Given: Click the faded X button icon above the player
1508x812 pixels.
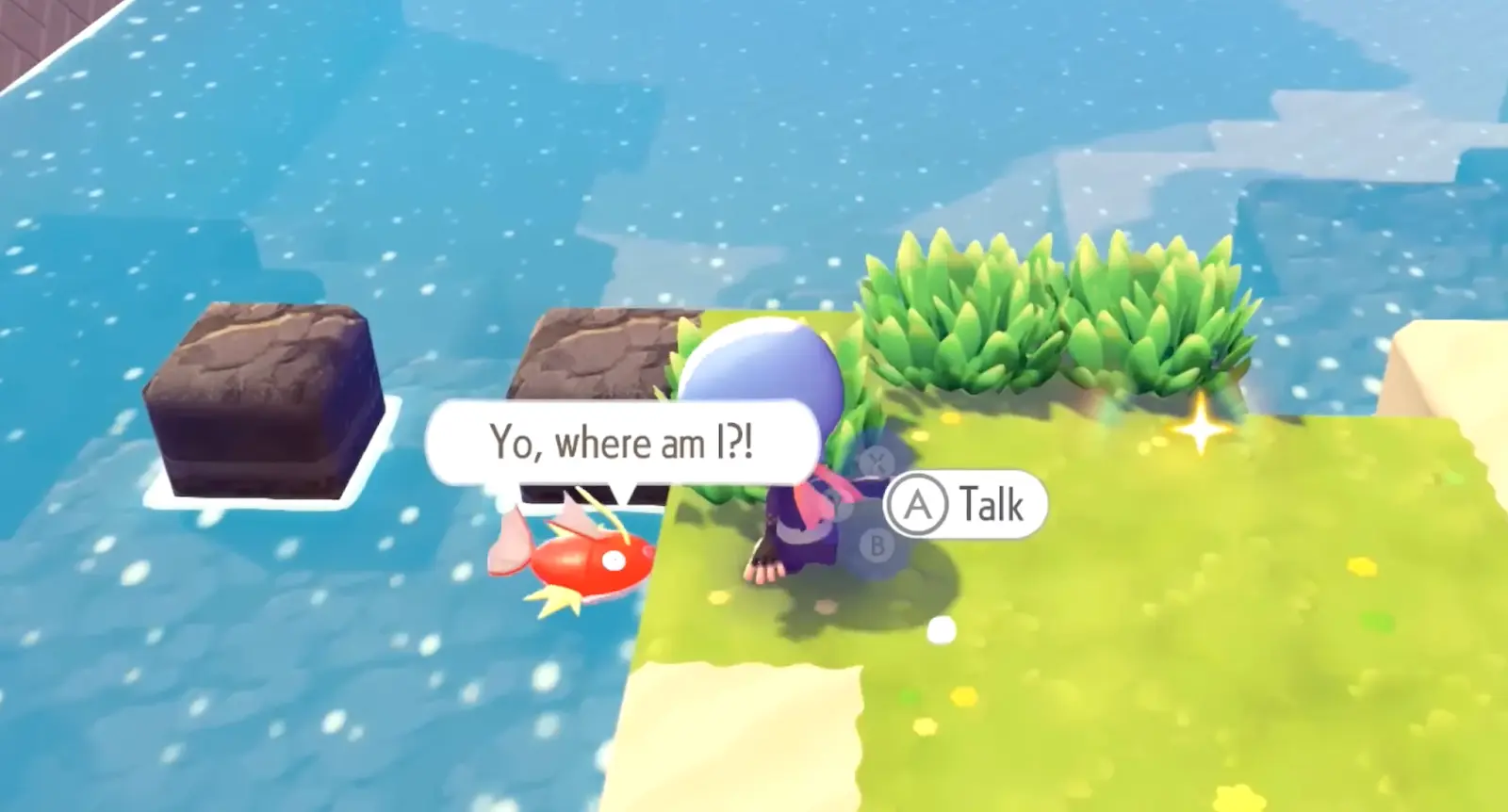Looking at the screenshot, I should (875, 462).
